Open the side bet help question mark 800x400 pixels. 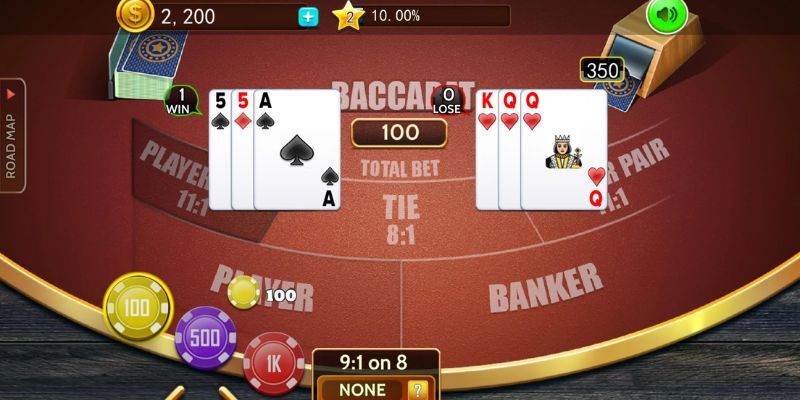pos(420,389)
